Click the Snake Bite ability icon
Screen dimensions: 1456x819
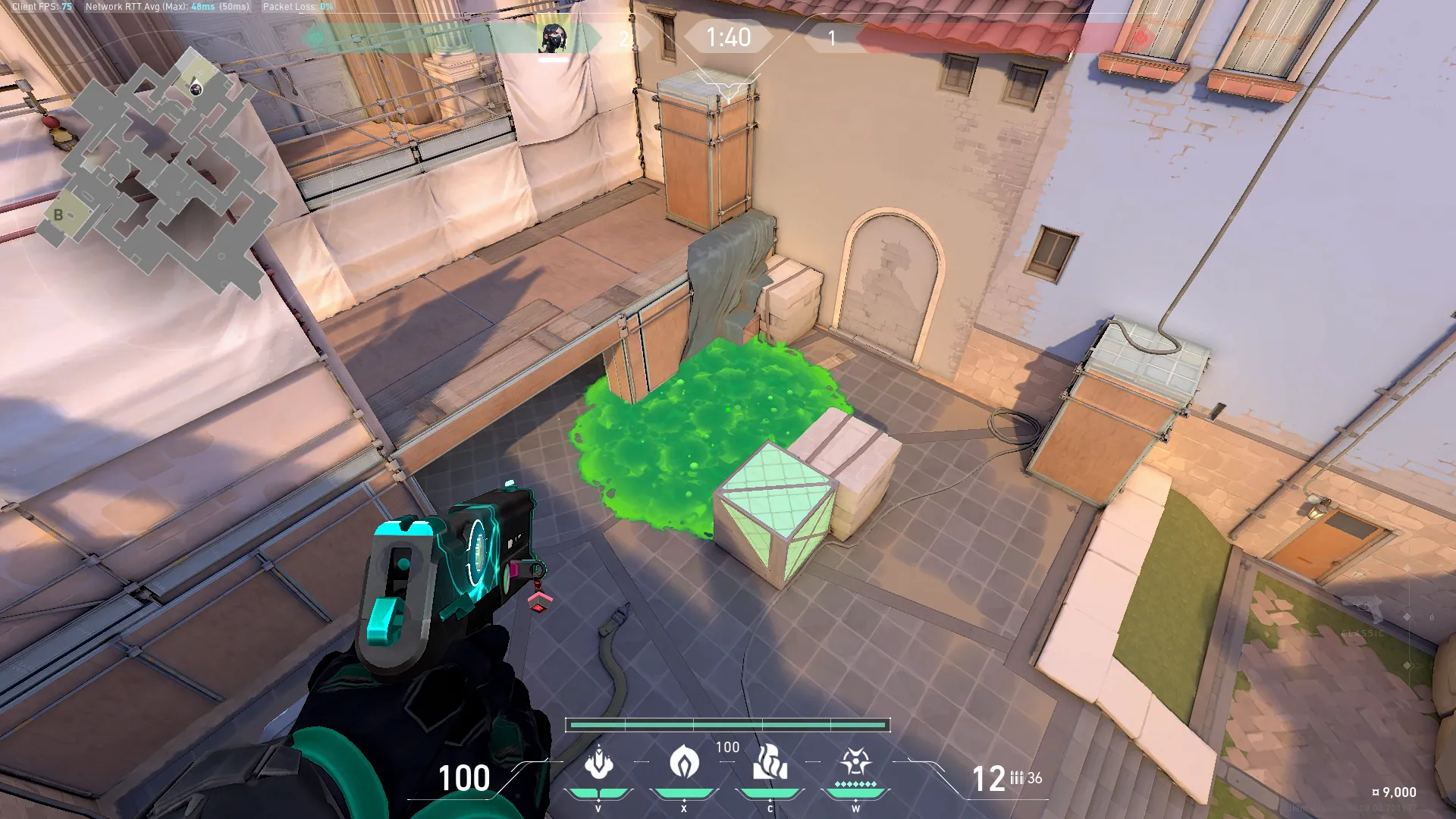[x=598, y=763]
